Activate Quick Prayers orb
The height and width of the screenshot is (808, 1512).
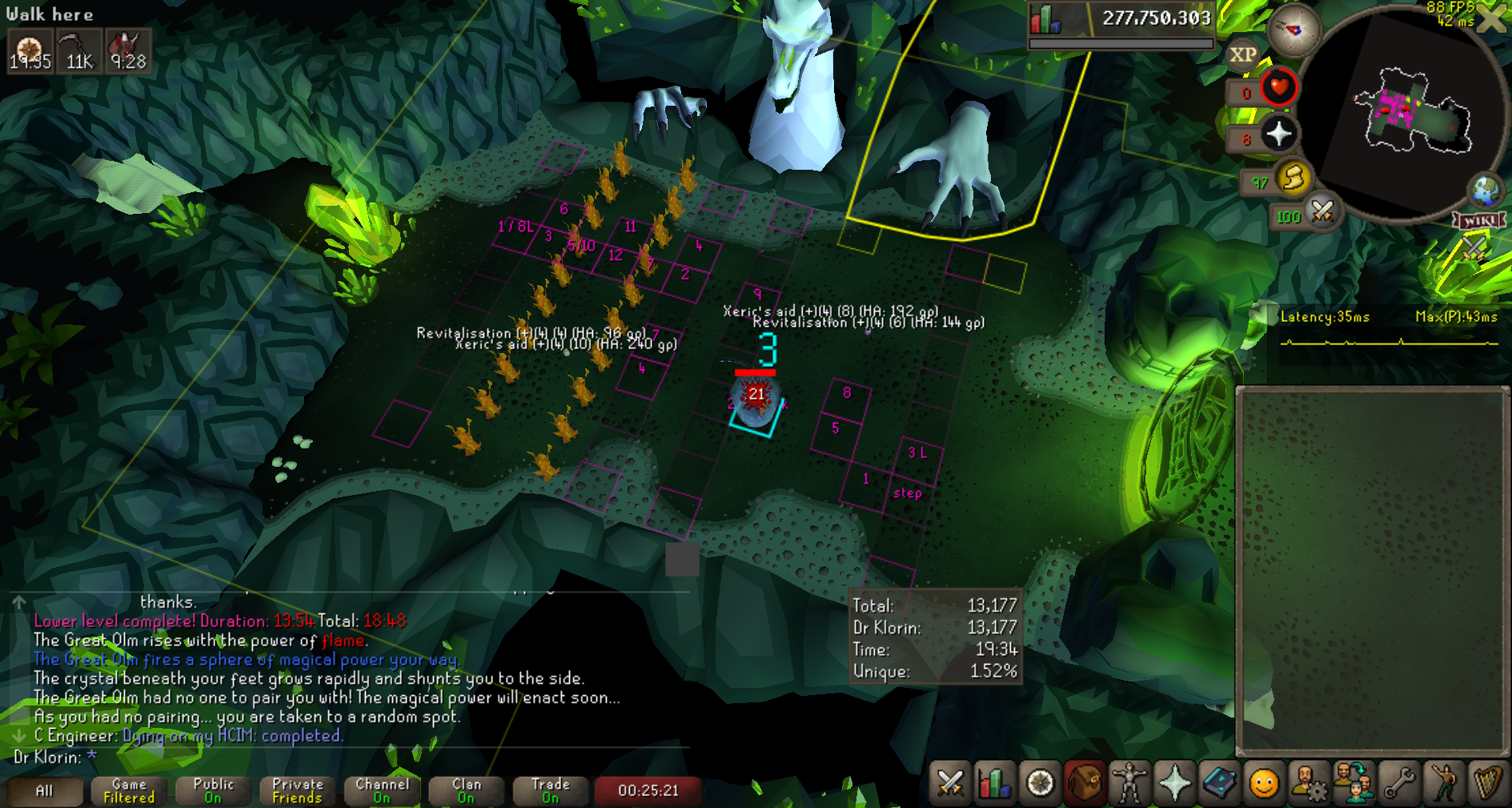tap(1278, 134)
